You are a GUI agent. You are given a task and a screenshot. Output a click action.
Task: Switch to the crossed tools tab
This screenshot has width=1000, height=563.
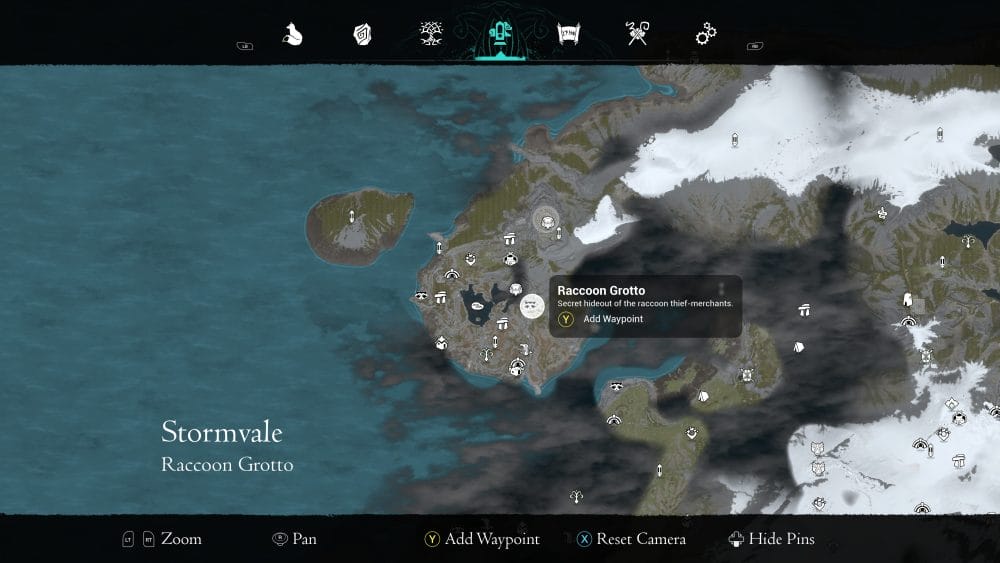[x=637, y=35]
